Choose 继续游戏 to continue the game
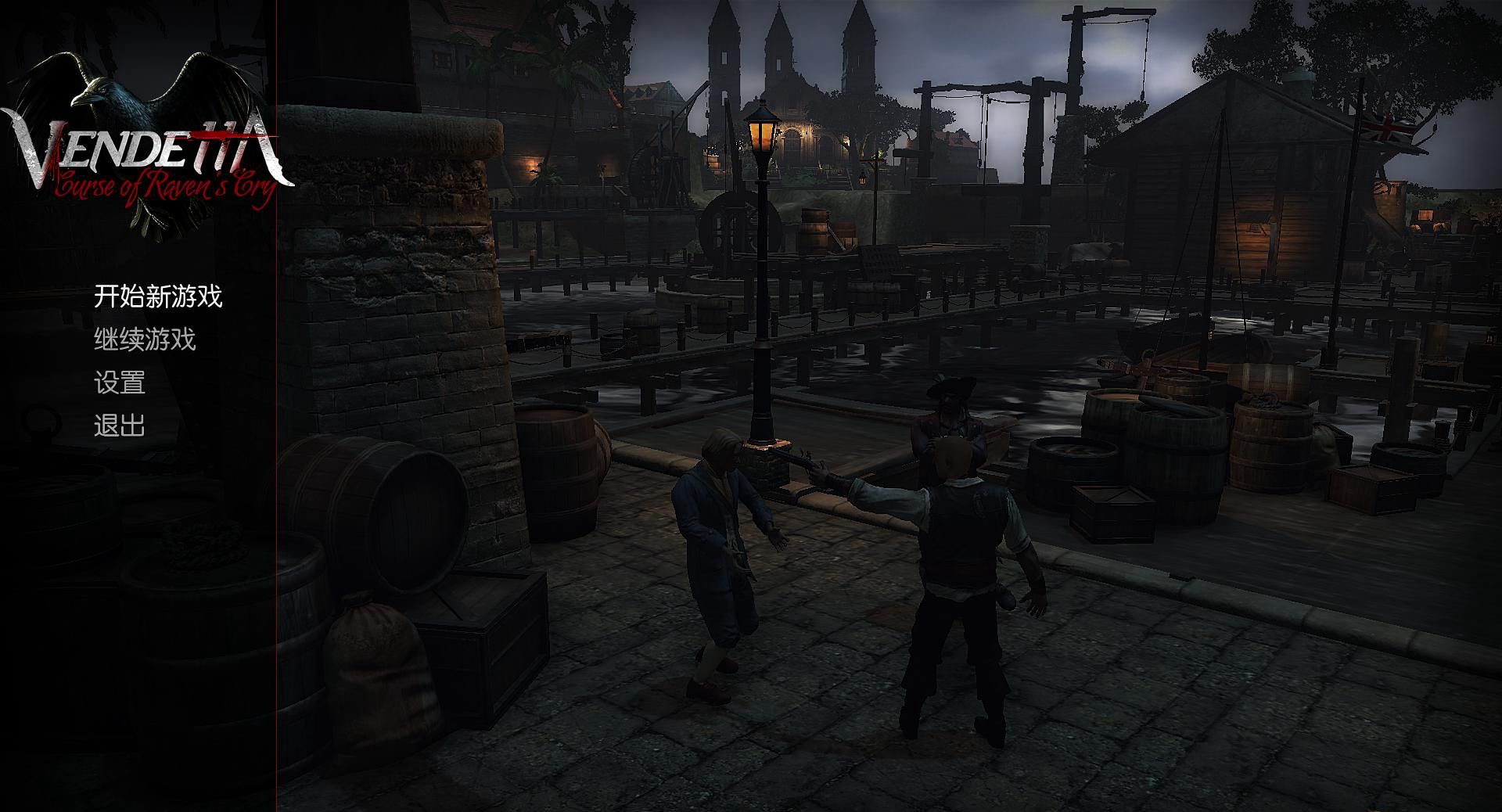This screenshot has width=1502, height=812. [x=145, y=340]
